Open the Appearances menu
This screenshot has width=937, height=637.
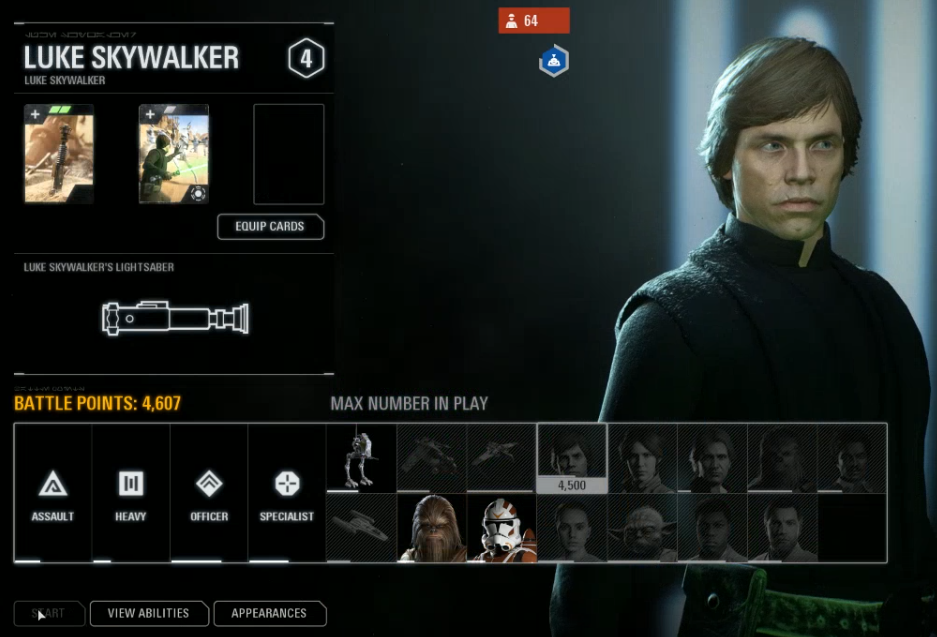coord(269,613)
